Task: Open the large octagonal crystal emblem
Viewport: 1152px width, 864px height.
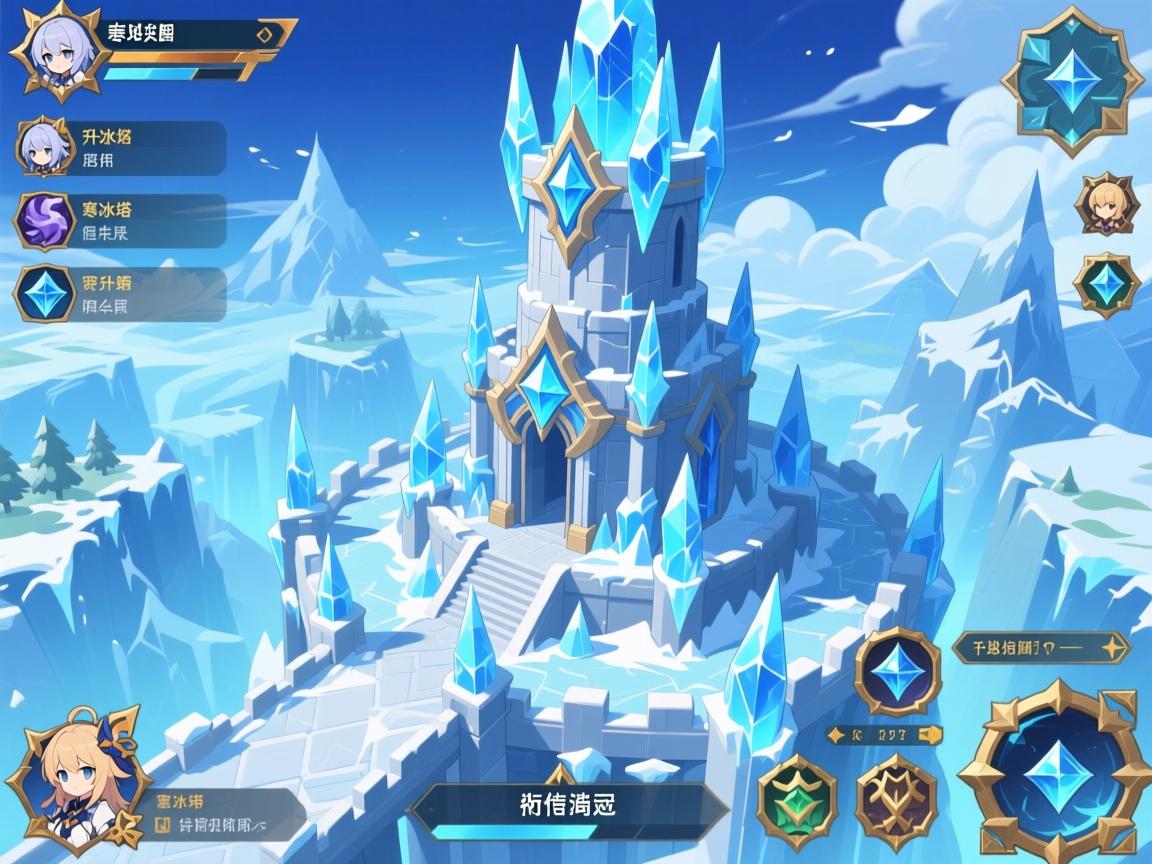Action: [x=1073, y=80]
